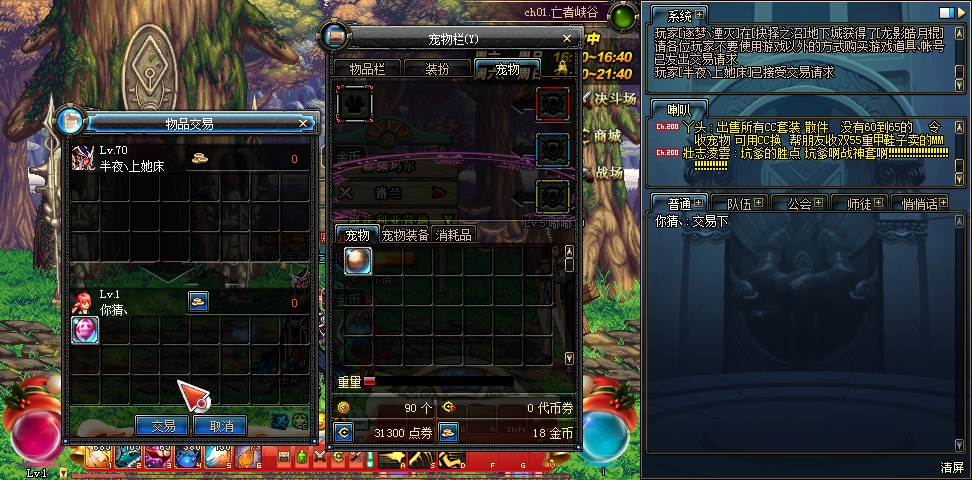Image resolution: width=972 pixels, height=480 pixels.
Task: Show the 宠物装备 sub-tab
Action: [405, 235]
